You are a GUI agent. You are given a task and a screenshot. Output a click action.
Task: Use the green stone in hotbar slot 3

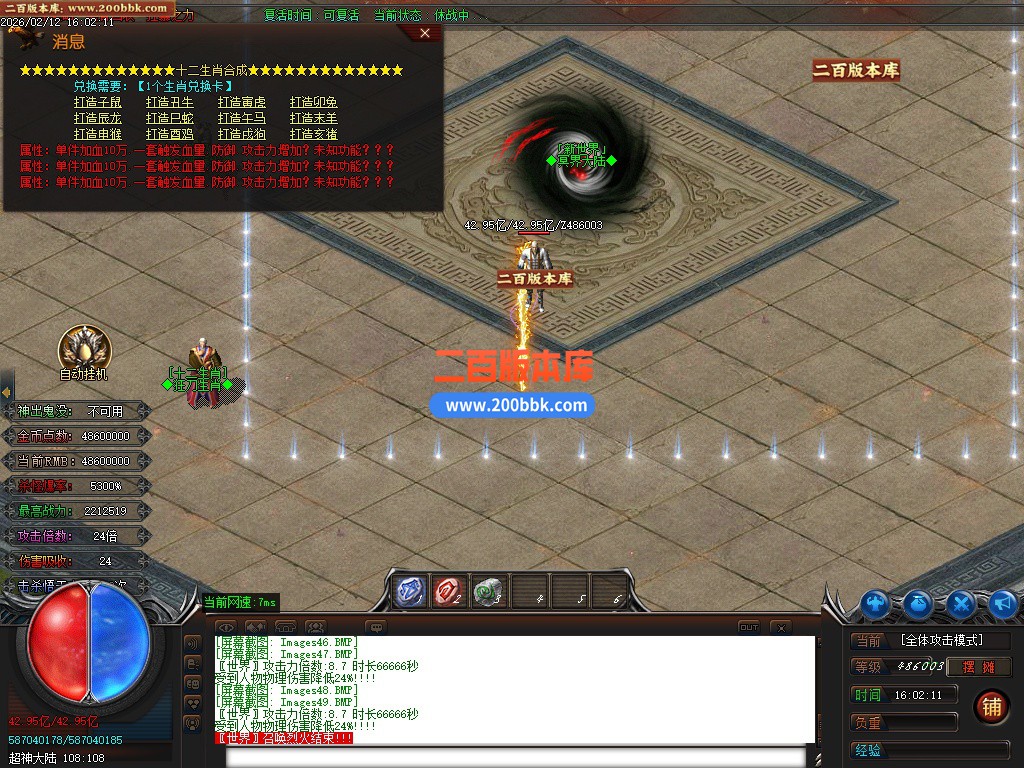[x=487, y=591]
